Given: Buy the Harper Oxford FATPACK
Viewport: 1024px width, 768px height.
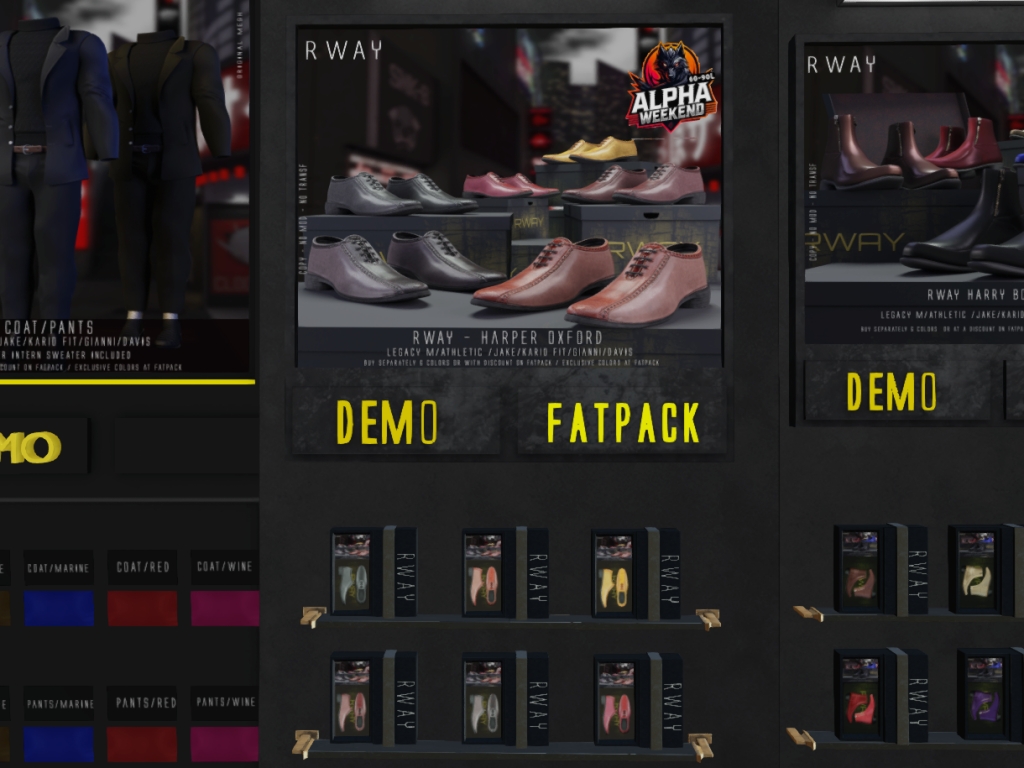Looking at the screenshot, I should [622, 423].
